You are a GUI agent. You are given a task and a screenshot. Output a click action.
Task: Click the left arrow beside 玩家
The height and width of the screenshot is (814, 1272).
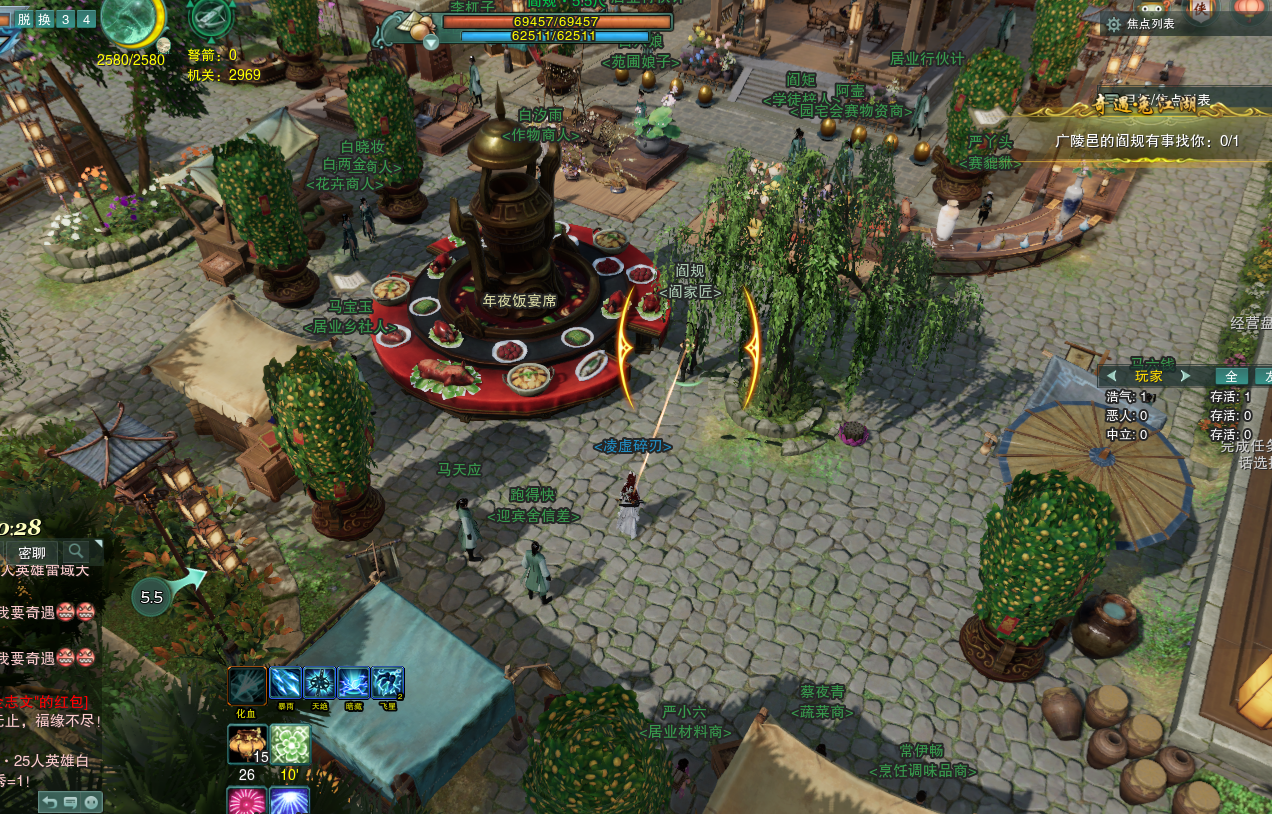coord(1112,376)
